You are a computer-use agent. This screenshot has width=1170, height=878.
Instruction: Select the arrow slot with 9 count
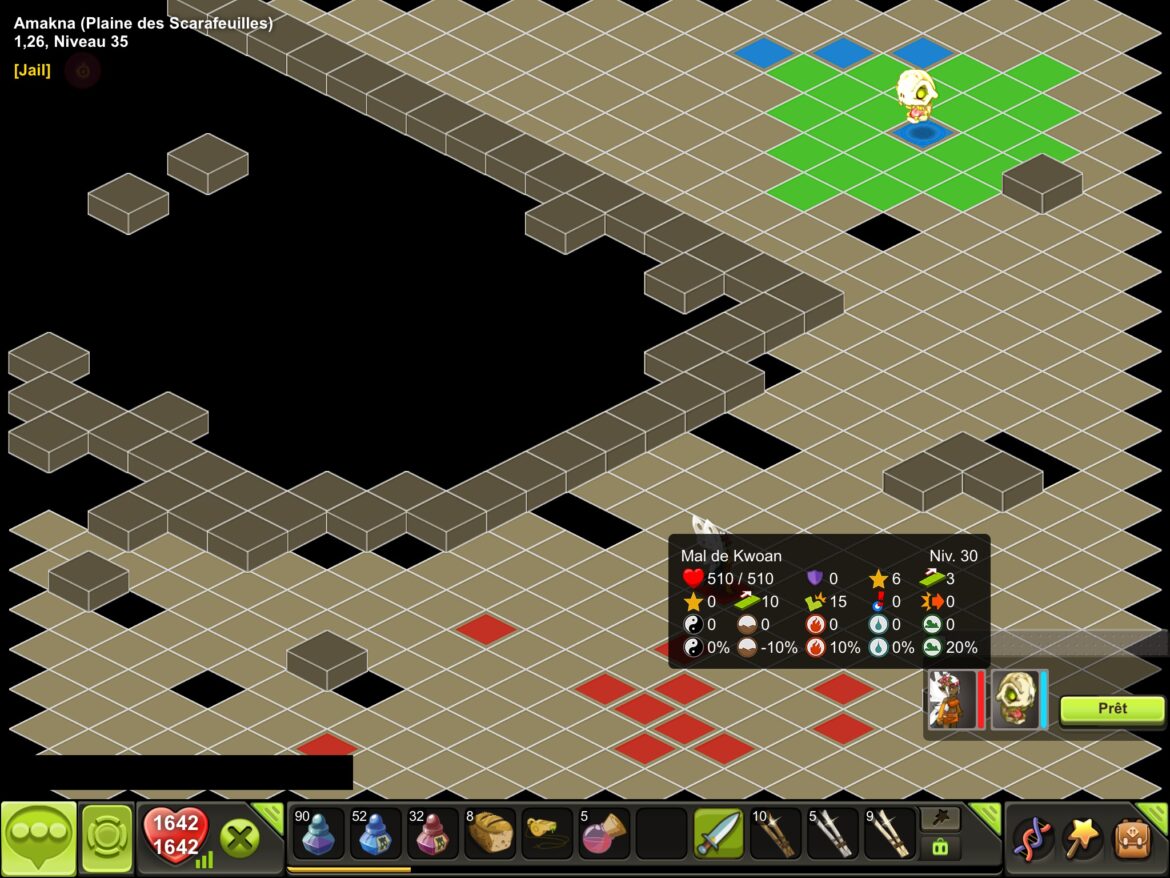[x=890, y=834]
